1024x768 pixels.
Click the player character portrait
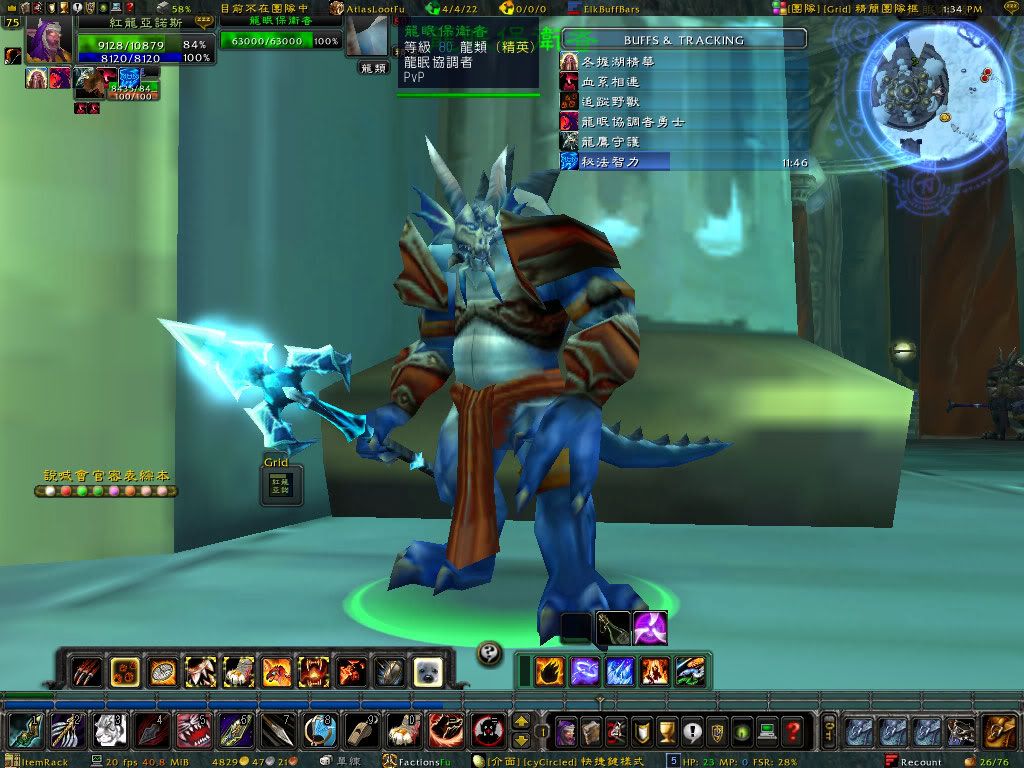(48, 40)
